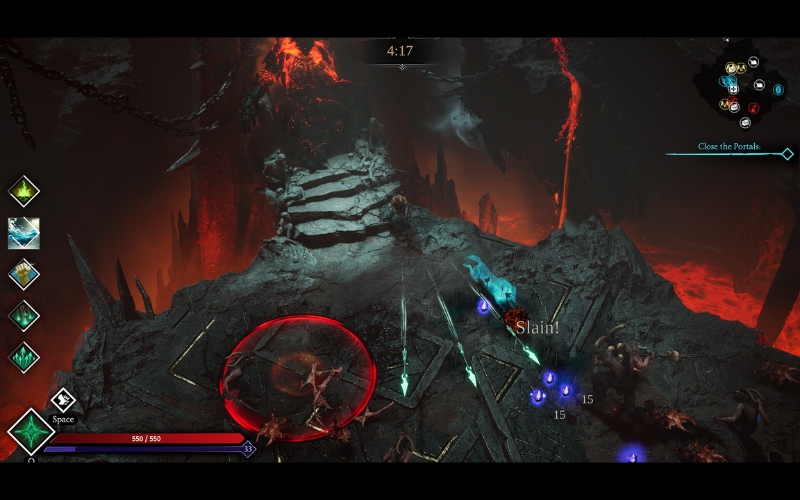This screenshot has height=500, width=800.
Task: Activate the green crystal cluster ability
Action: (24, 357)
